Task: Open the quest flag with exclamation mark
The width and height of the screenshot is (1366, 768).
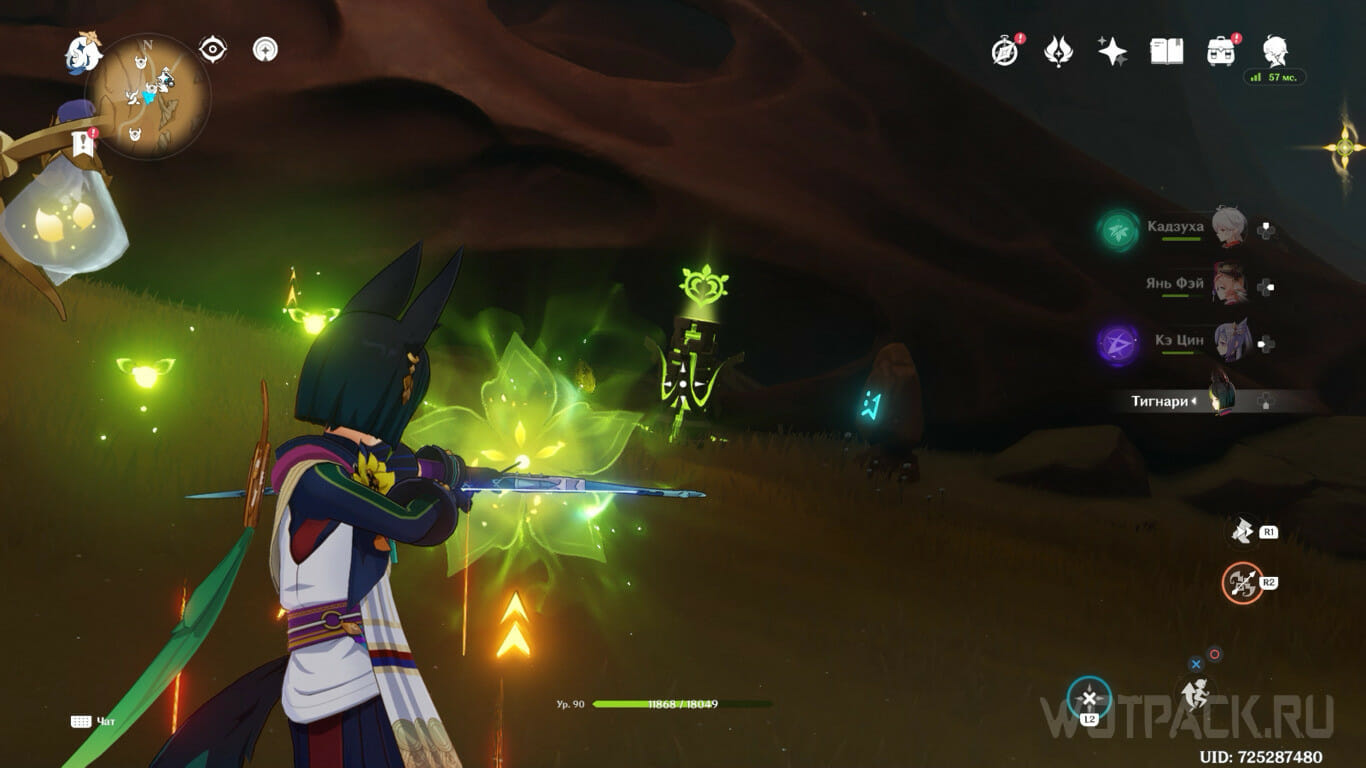Action: tap(83, 143)
